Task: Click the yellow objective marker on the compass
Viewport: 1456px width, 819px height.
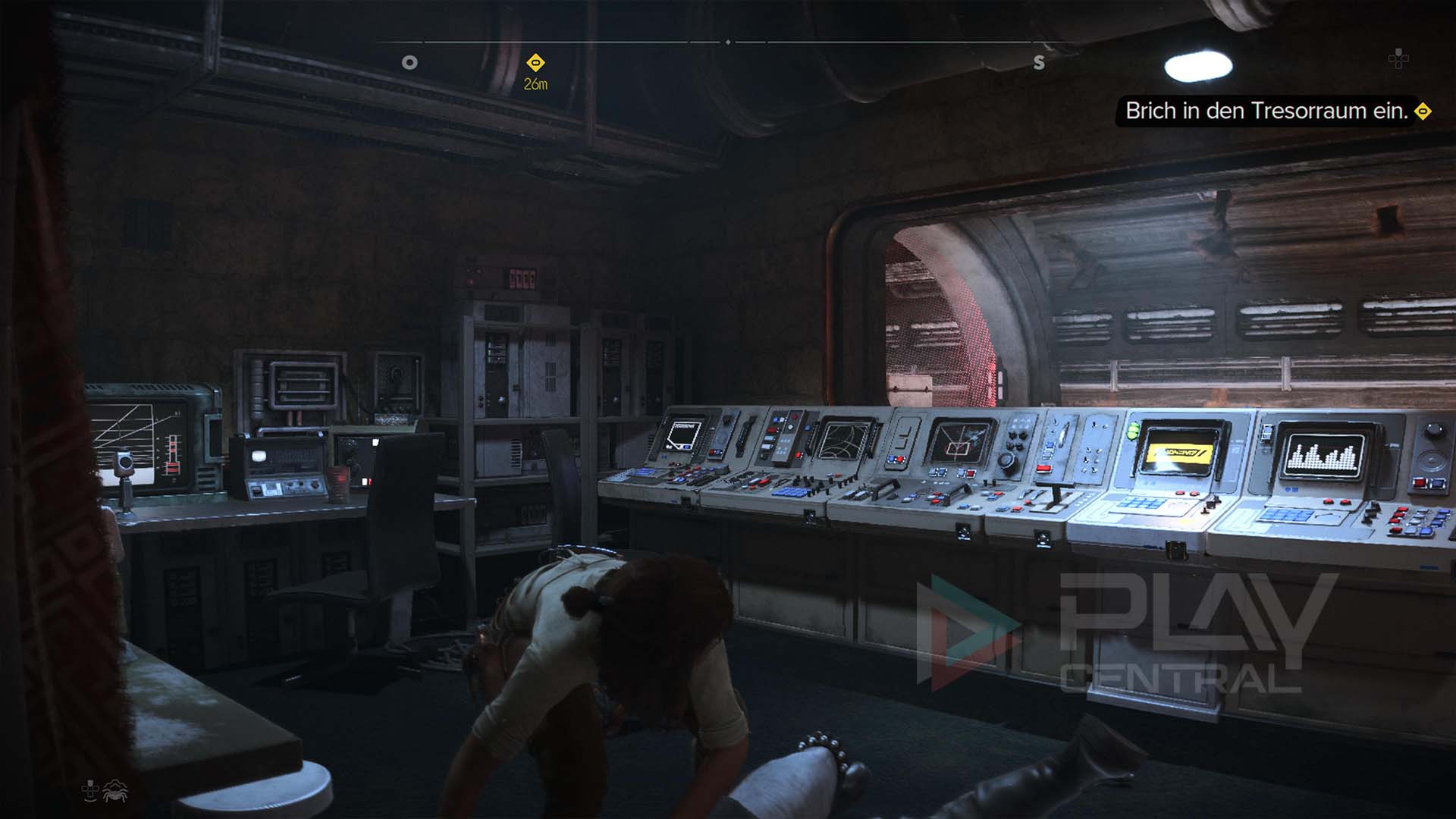Action: tap(535, 62)
